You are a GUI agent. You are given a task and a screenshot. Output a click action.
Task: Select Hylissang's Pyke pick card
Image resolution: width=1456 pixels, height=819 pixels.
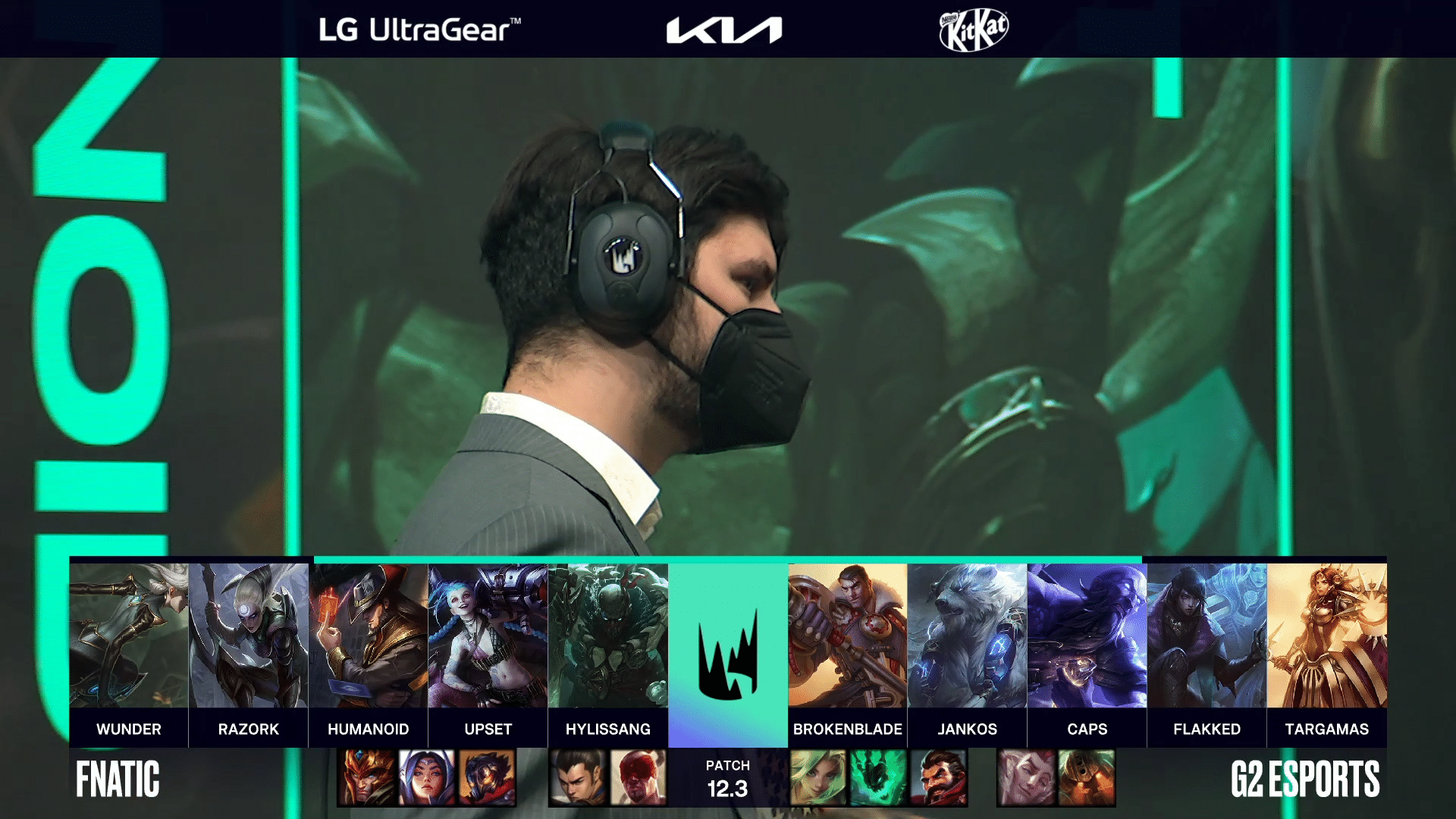coord(608,637)
